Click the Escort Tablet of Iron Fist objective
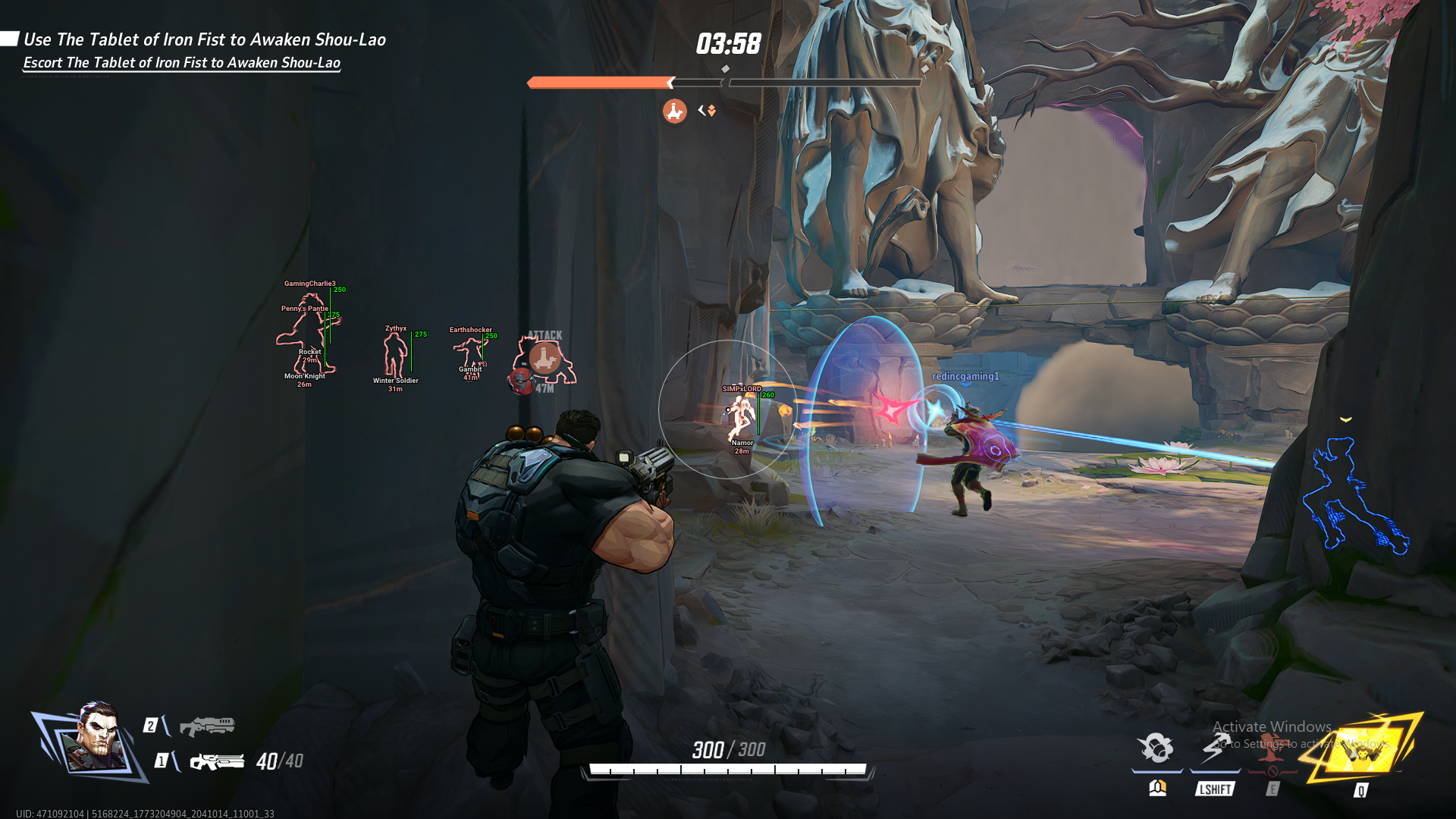 pos(182,63)
